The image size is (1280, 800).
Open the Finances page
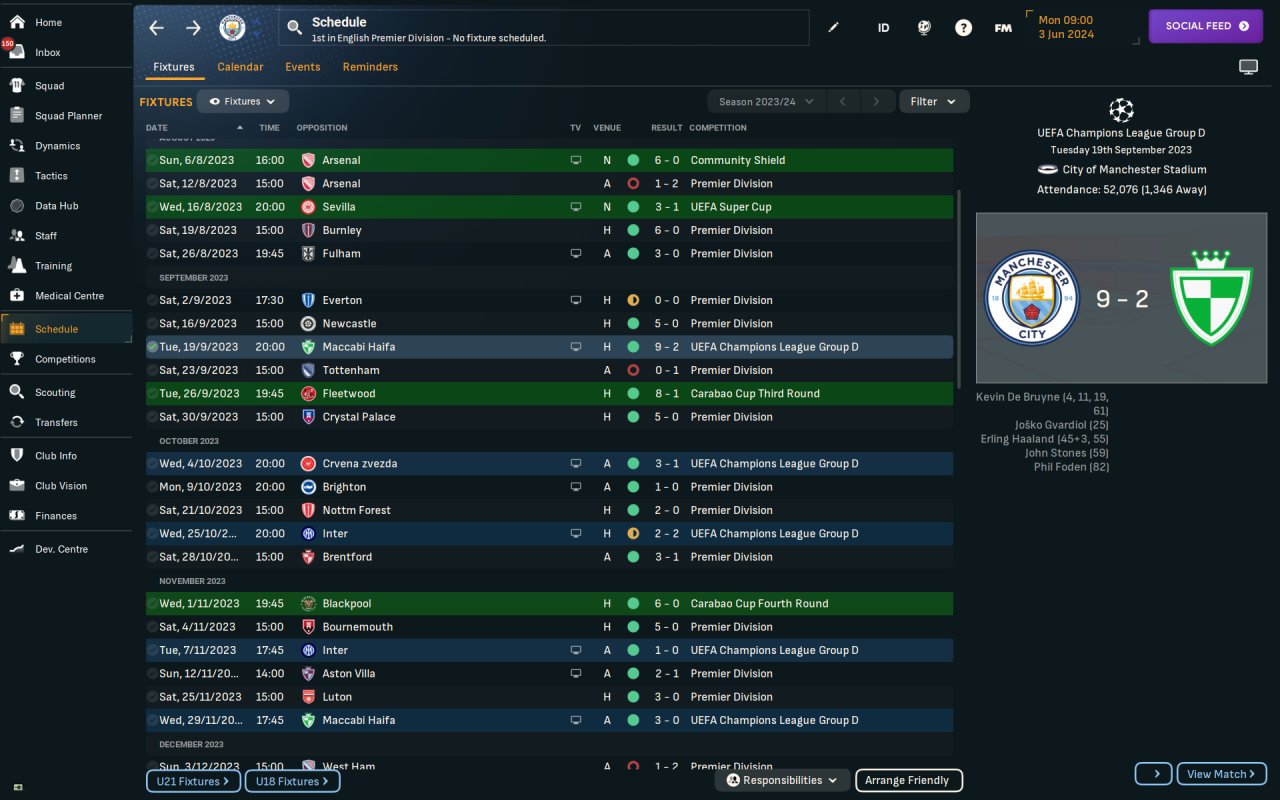(x=55, y=516)
